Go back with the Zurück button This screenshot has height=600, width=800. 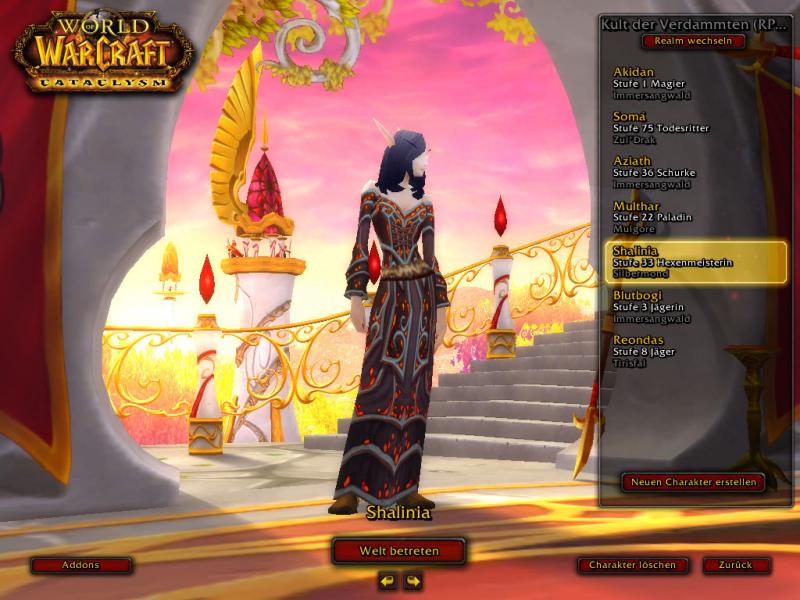[735, 565]
